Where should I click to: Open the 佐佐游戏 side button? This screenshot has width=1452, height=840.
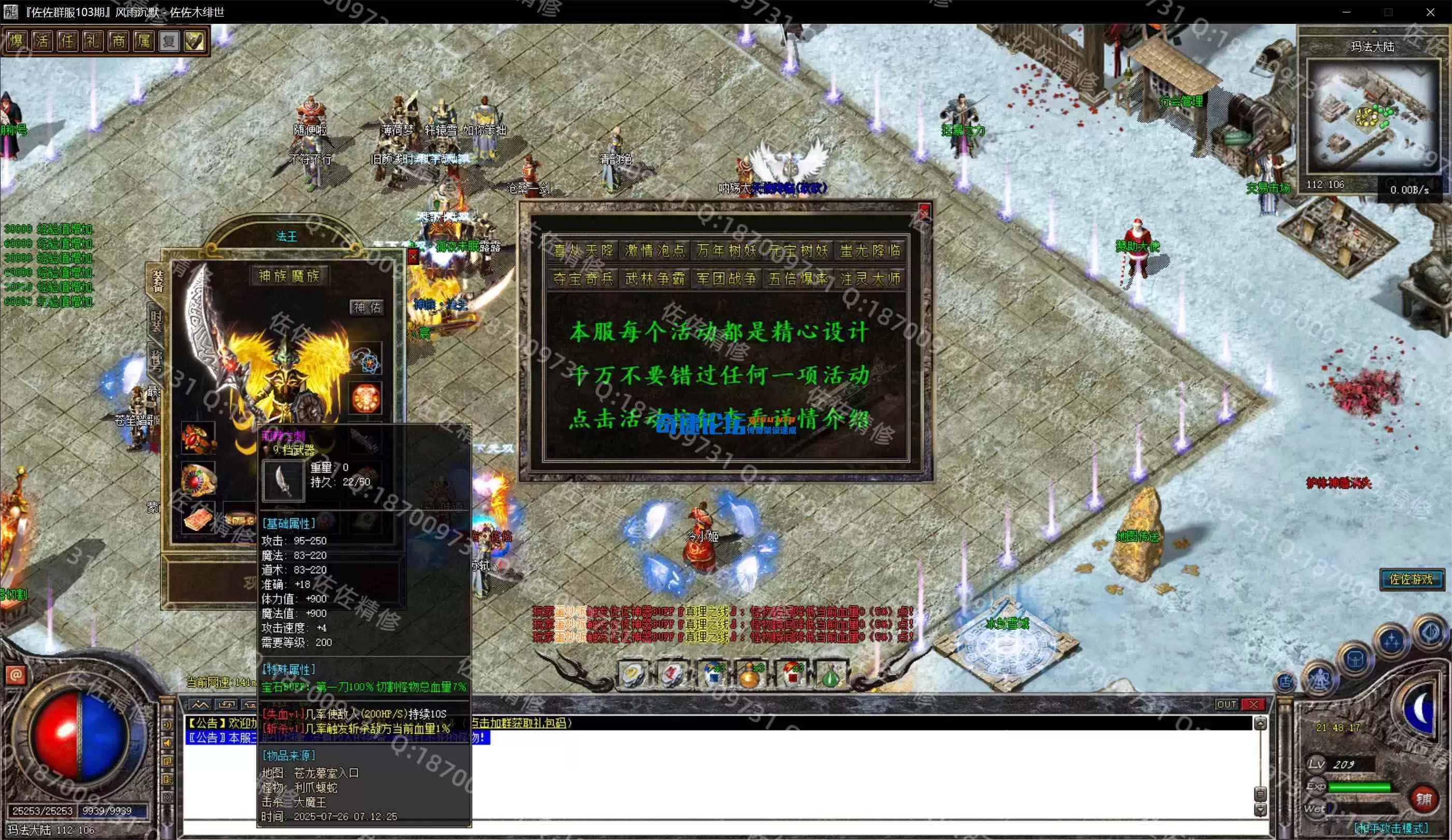pos(1411,579)
